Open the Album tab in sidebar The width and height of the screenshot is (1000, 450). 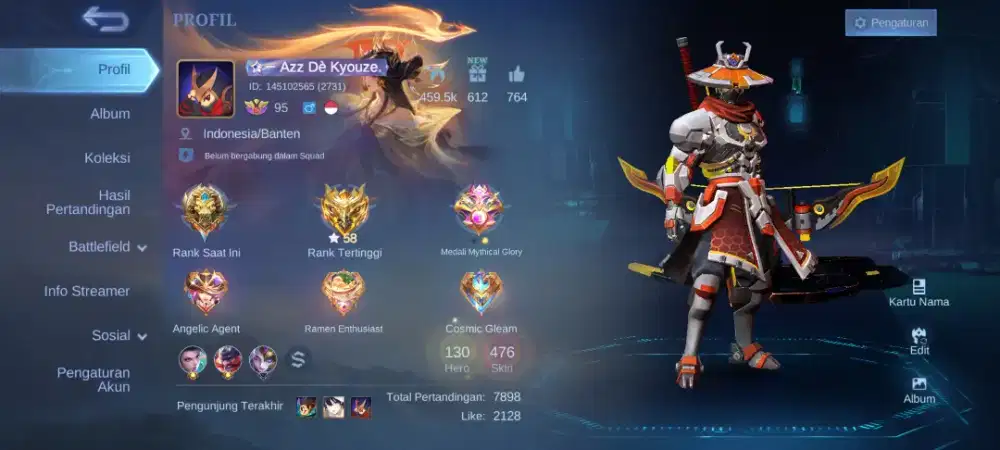[x=110, y=113]
